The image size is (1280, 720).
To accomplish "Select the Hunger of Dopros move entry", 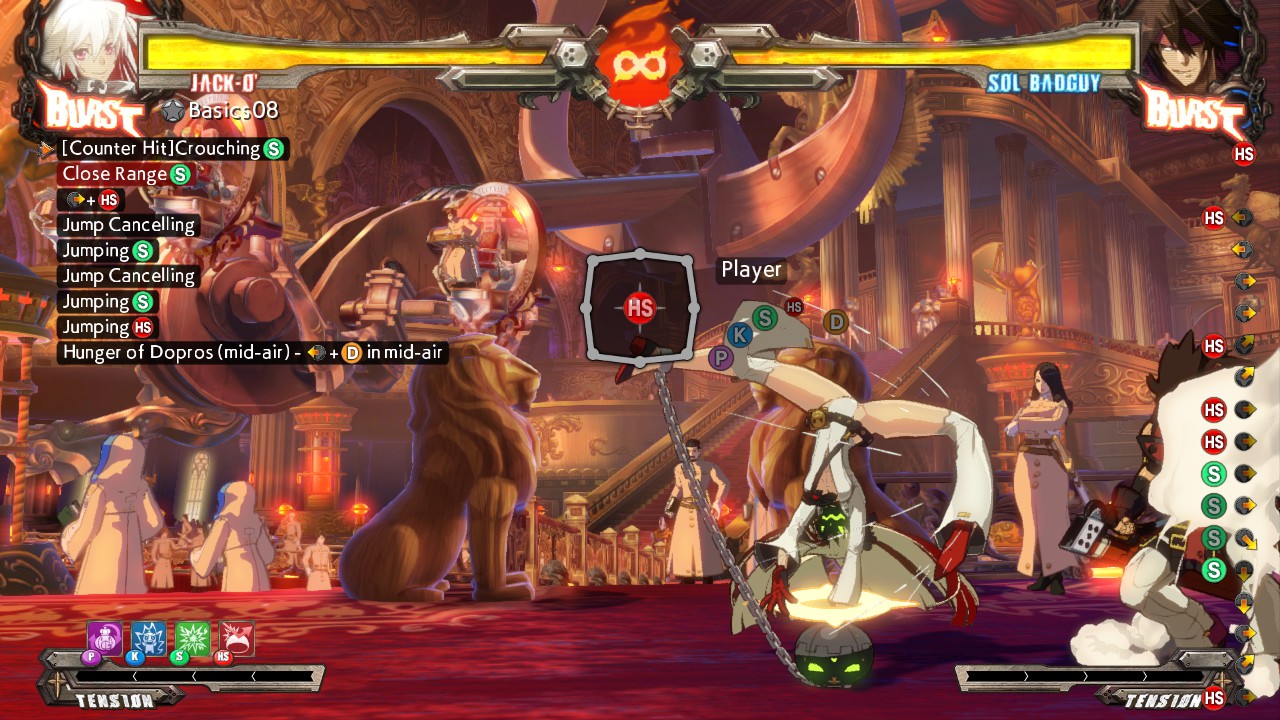I will (252, 352).
